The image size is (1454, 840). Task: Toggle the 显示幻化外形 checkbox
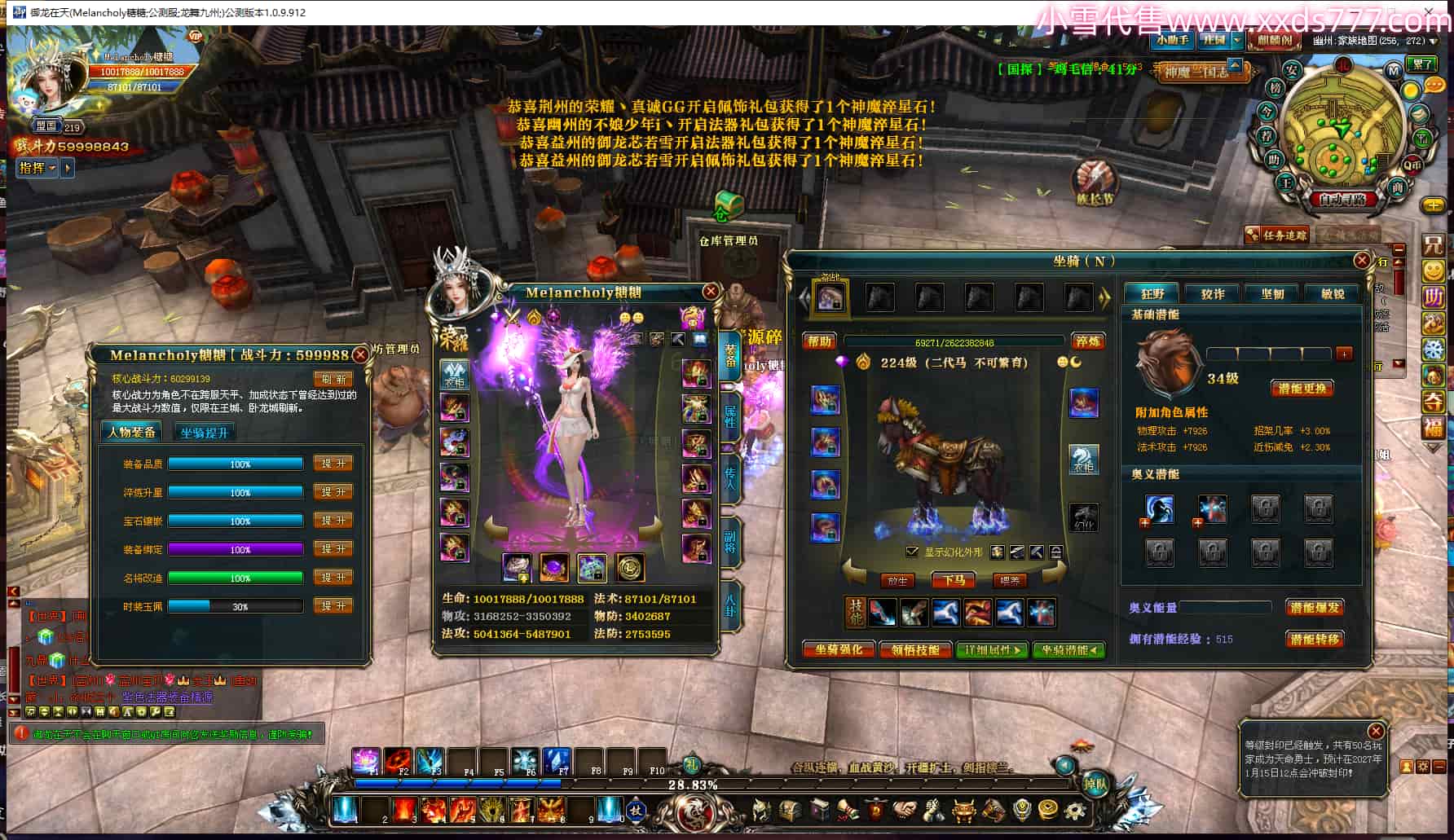(x=912, y=552)
